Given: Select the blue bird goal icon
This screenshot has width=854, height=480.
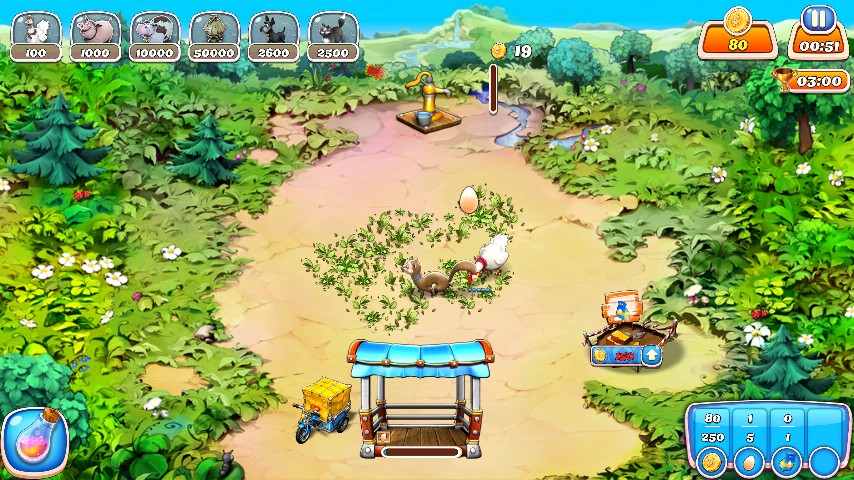Looking at the screenshot, I should point(785,461).
